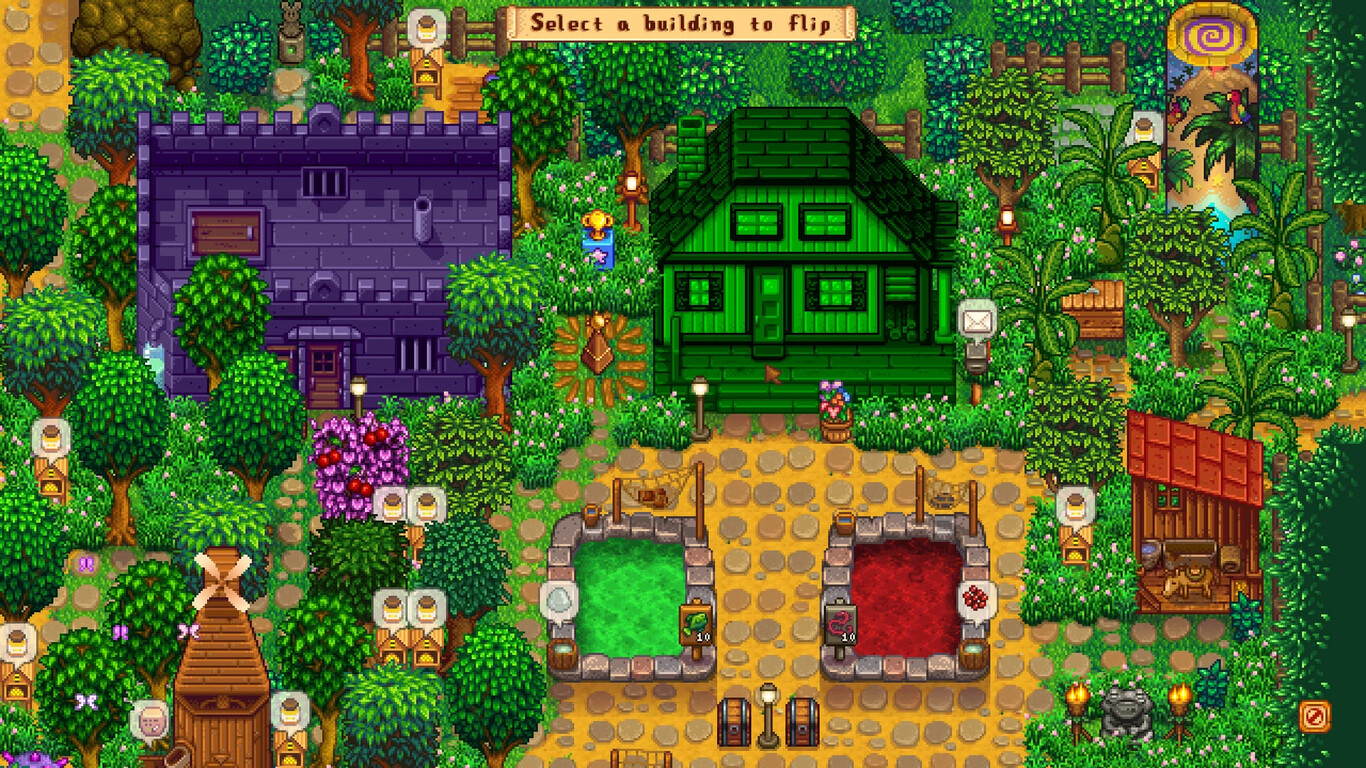The height and width of the screenshot is (768, 1366).
Task: Open the right wooden chest at the bottom
Action: tap(802, 722)
